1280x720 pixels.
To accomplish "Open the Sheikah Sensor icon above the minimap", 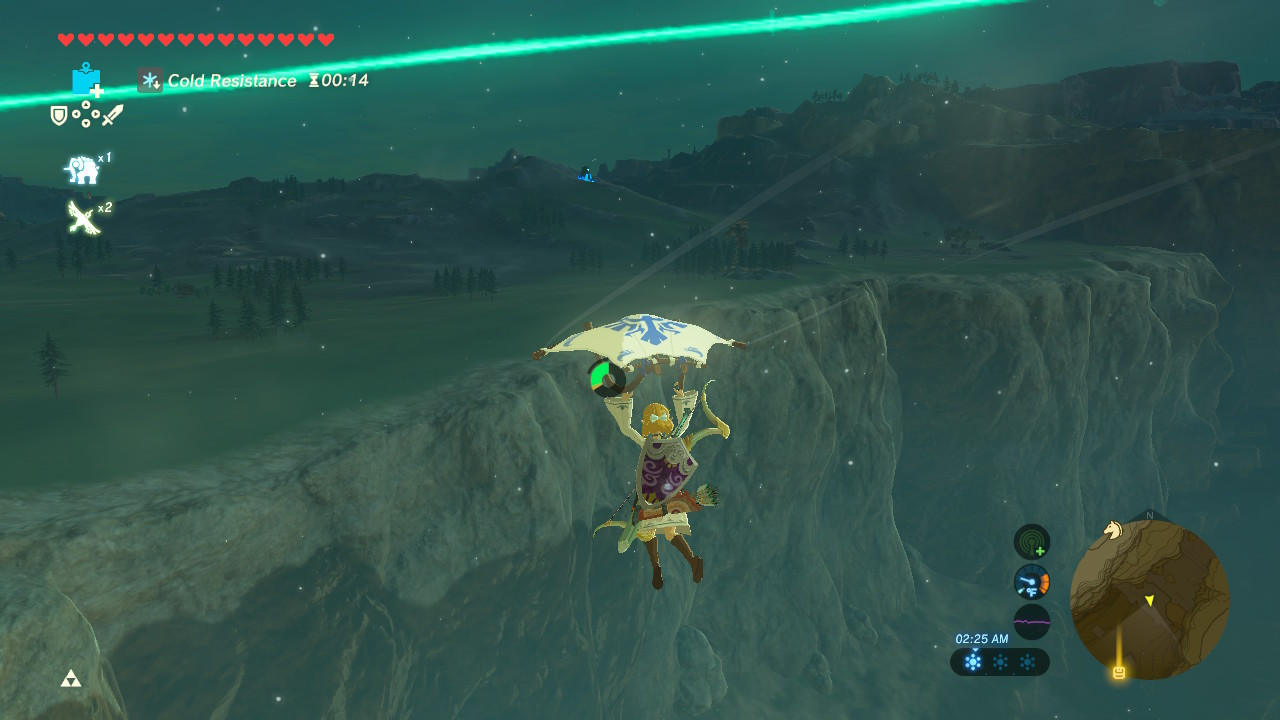I will [1031, 541].
